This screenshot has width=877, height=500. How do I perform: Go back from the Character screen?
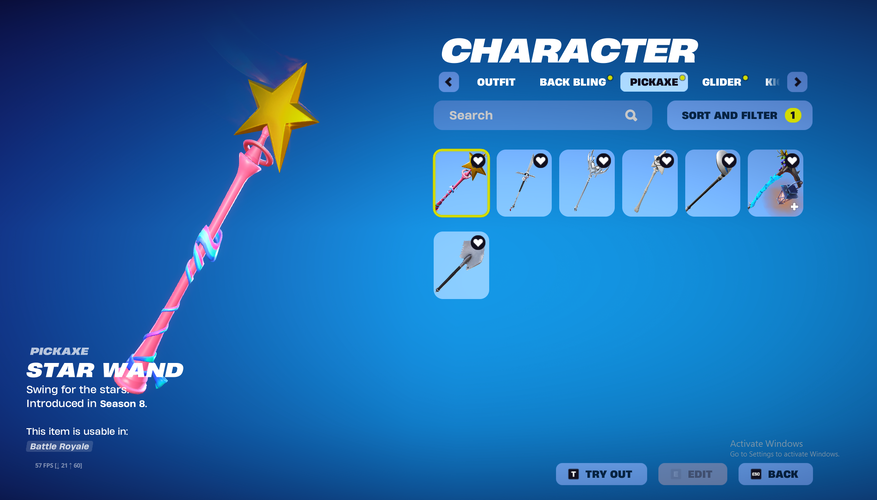pos(775,474)
